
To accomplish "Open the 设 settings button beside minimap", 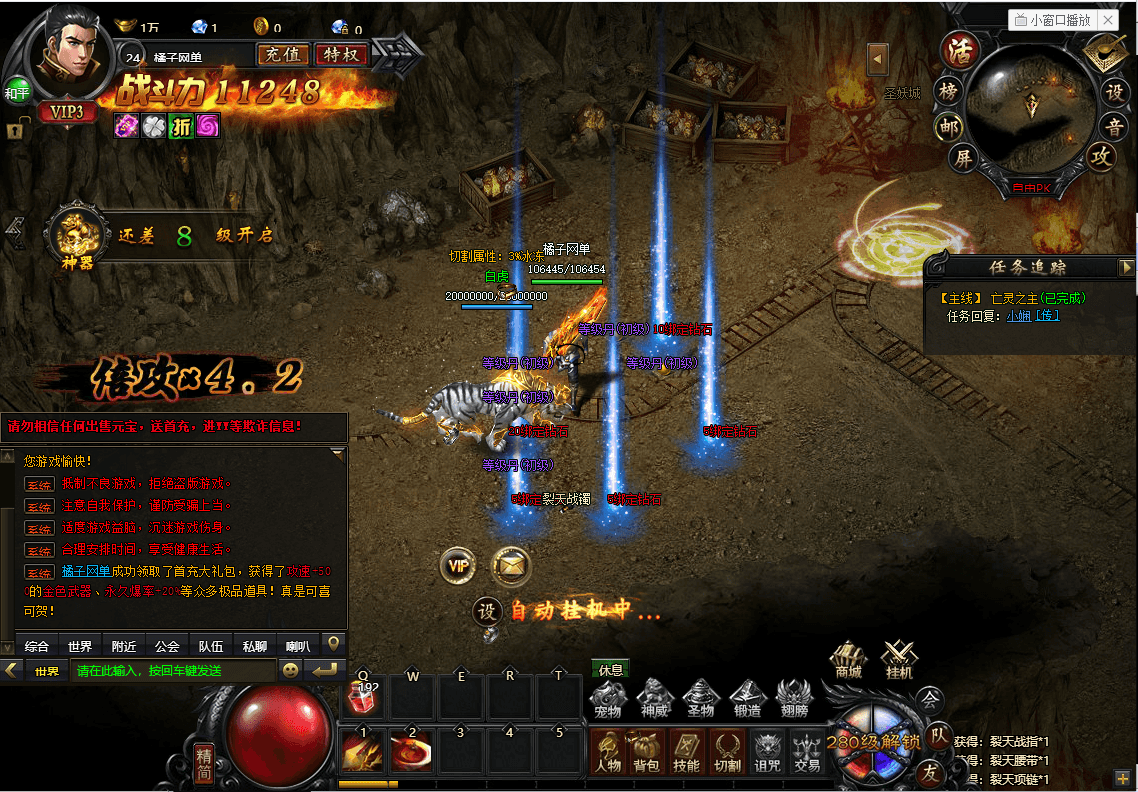I will [x=1114, y=92].
